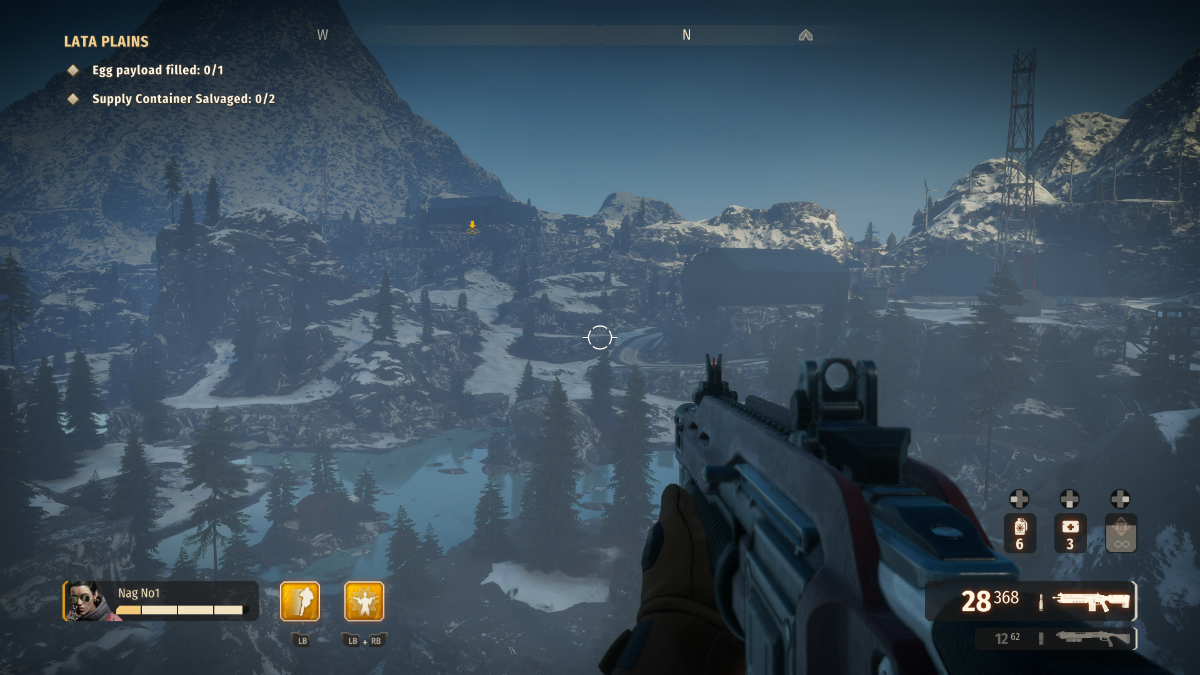Select the grenade item slot

point(1019,533)
